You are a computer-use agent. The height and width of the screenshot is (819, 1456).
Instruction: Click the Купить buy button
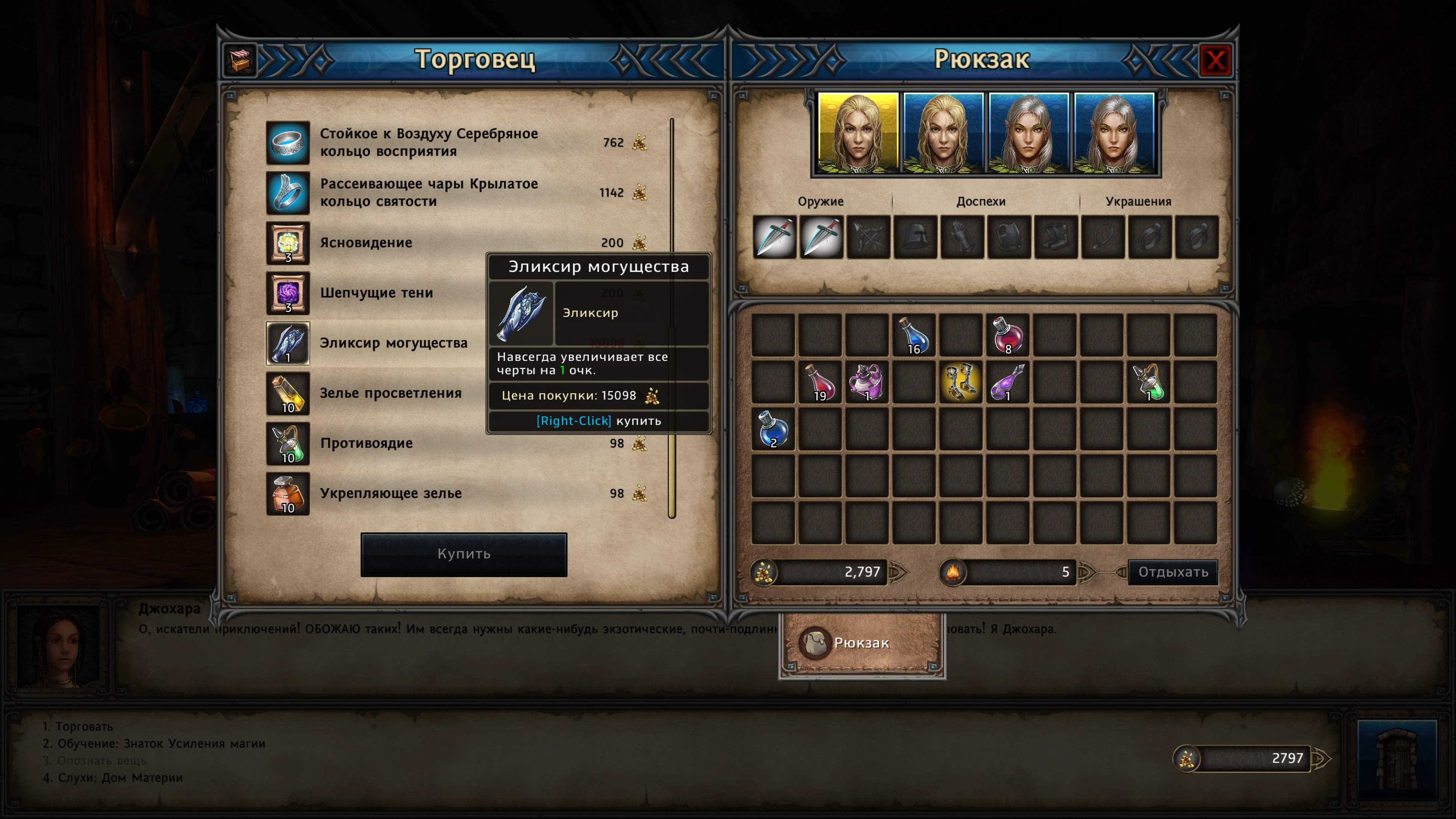tap(463, 554)
